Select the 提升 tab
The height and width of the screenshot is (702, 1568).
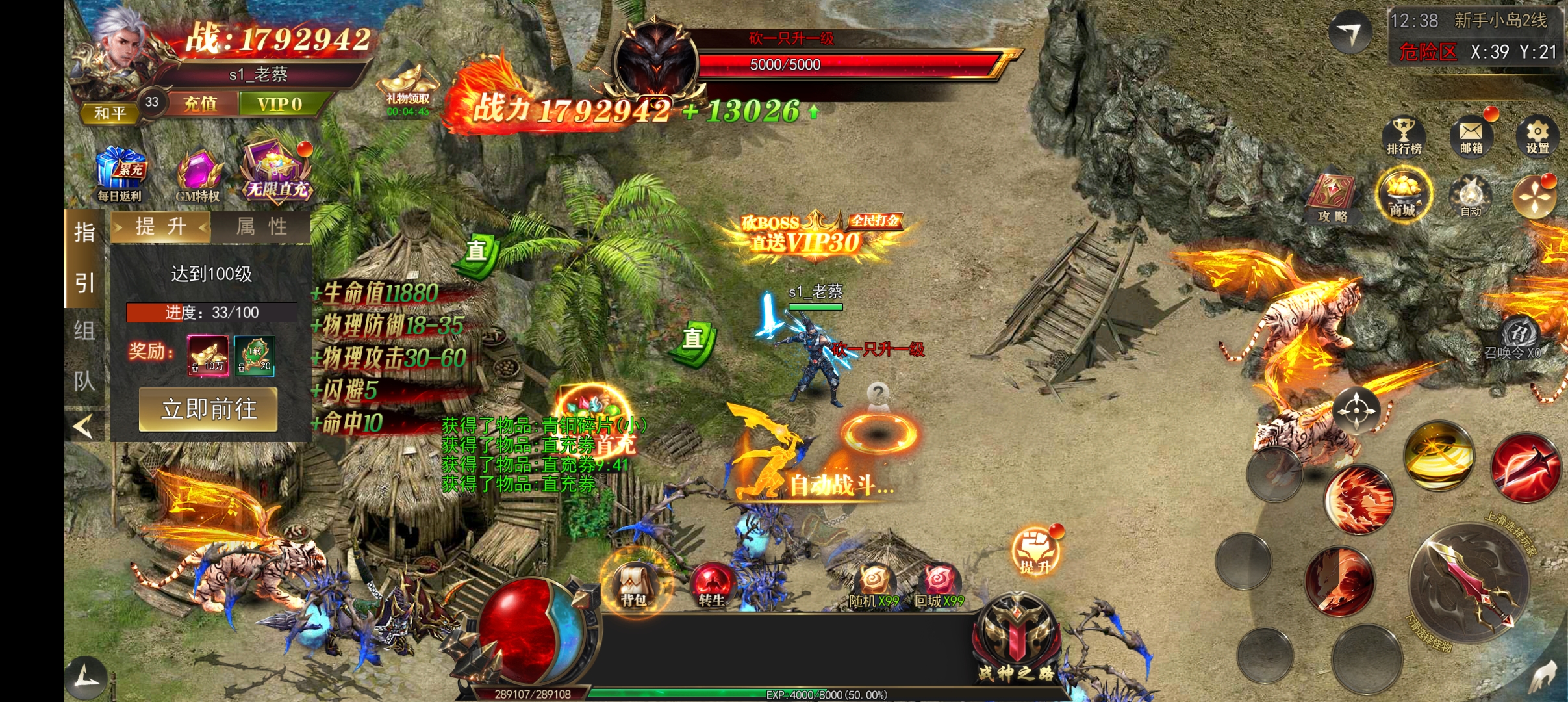coord(160,227)
